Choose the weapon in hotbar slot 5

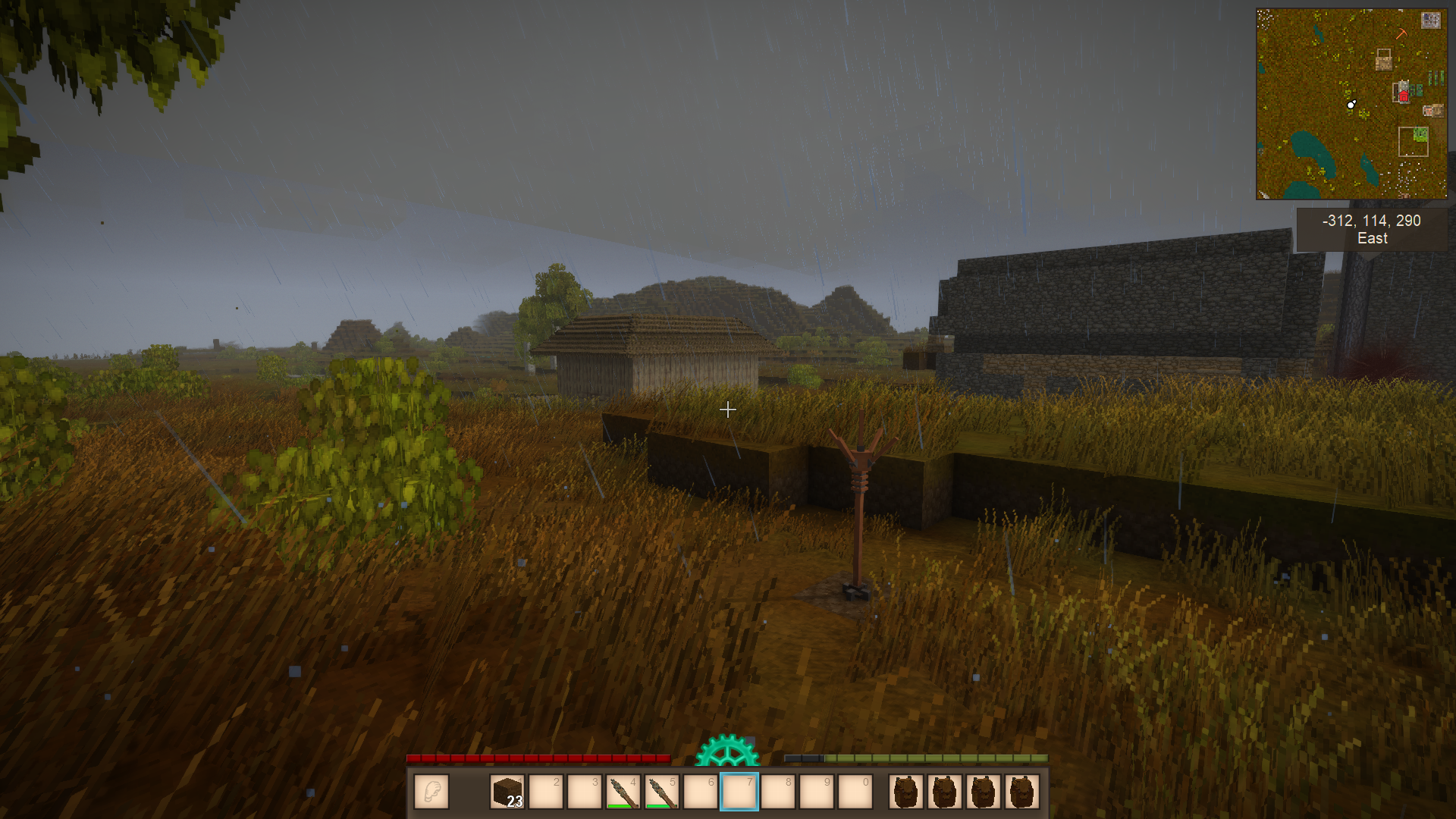661,792
